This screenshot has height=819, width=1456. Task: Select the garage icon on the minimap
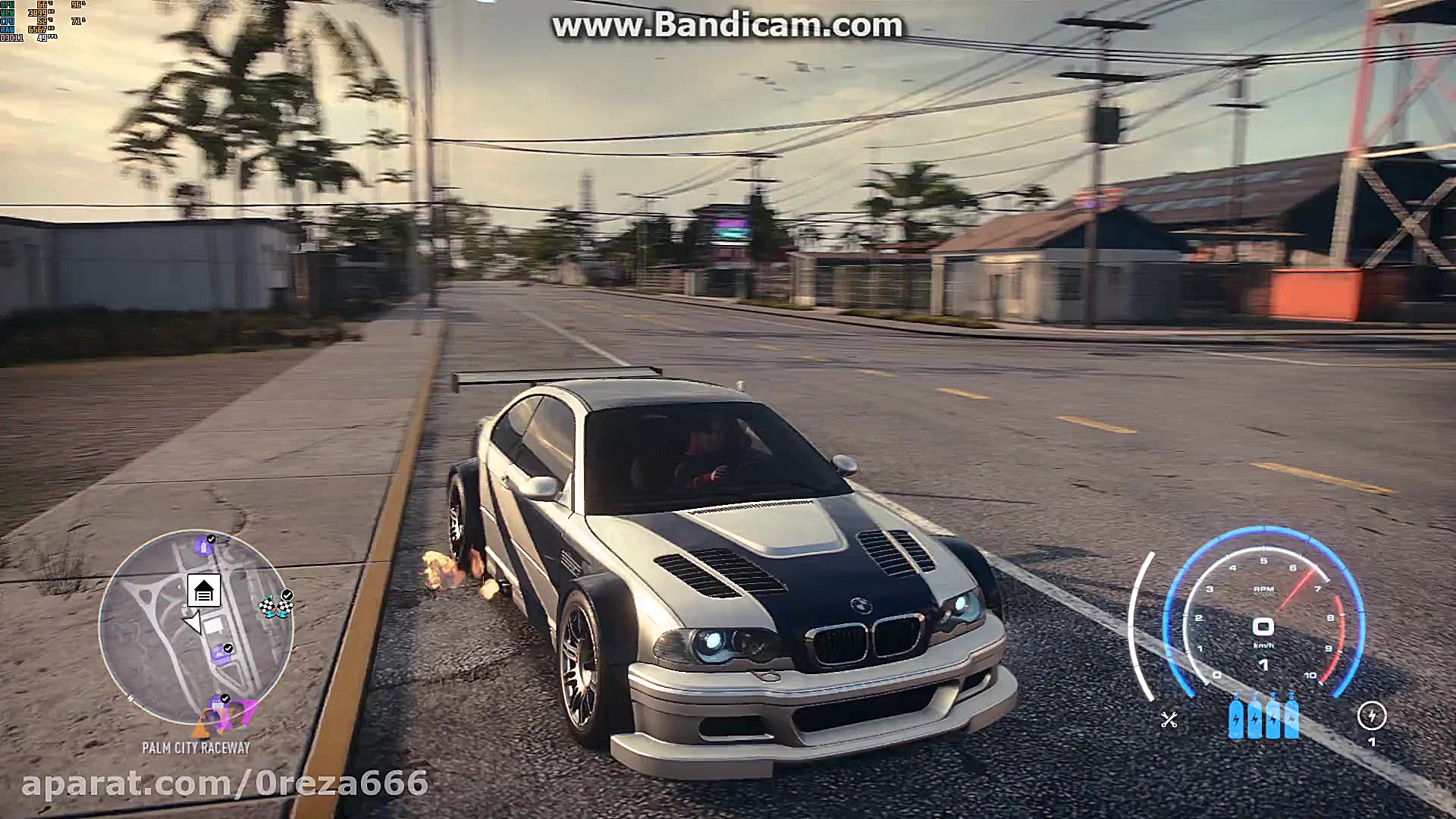(206, 591)
